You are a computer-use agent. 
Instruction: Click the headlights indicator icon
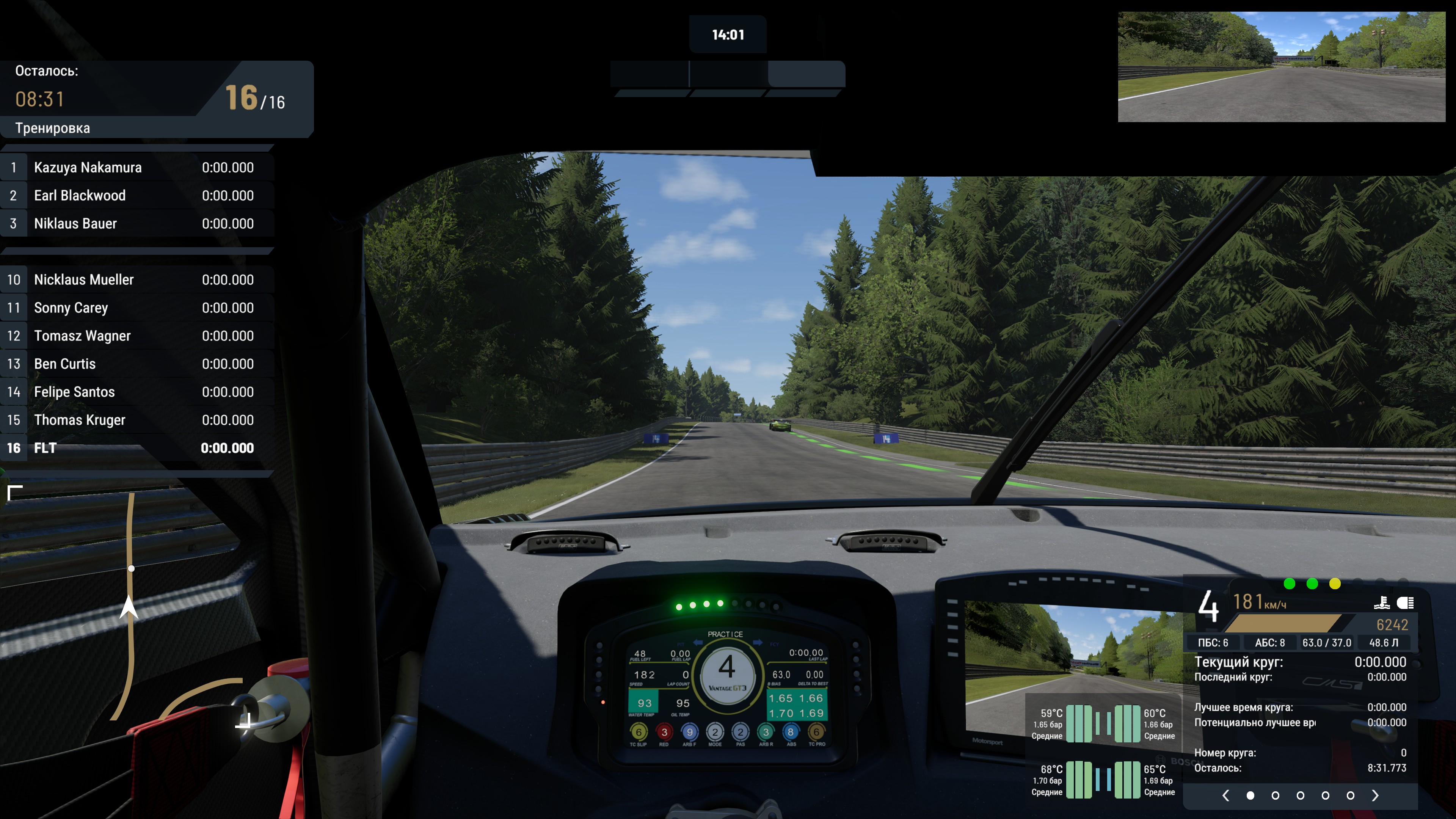coord(1405,603)
